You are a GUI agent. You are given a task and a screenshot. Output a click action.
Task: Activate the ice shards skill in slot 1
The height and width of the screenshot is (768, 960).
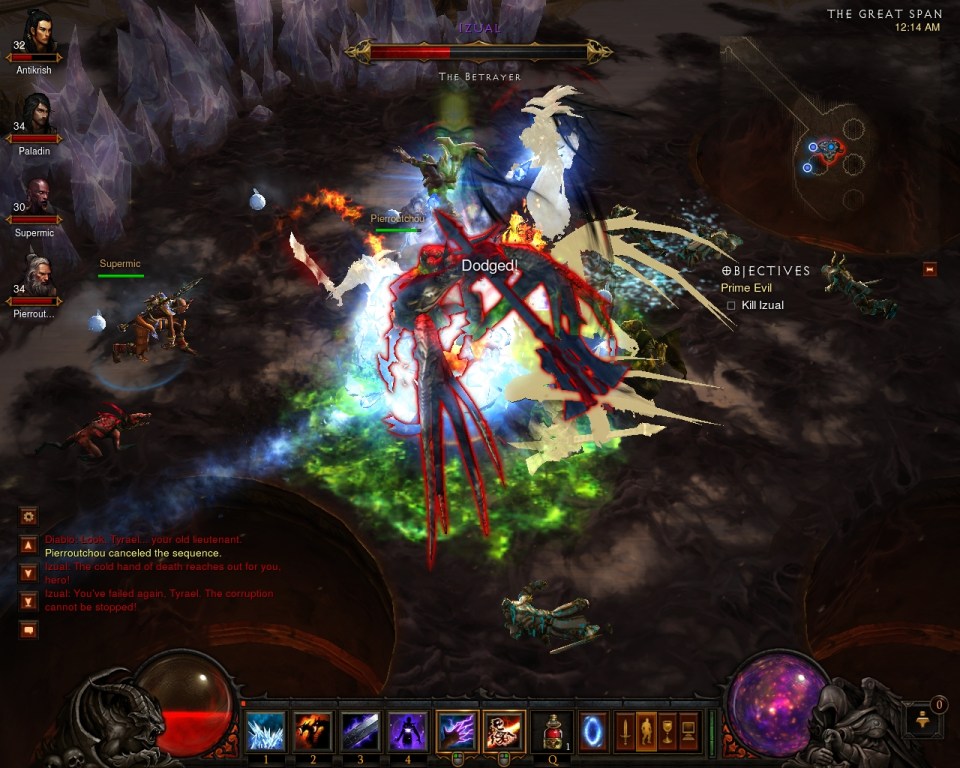(x=265, y=731)
